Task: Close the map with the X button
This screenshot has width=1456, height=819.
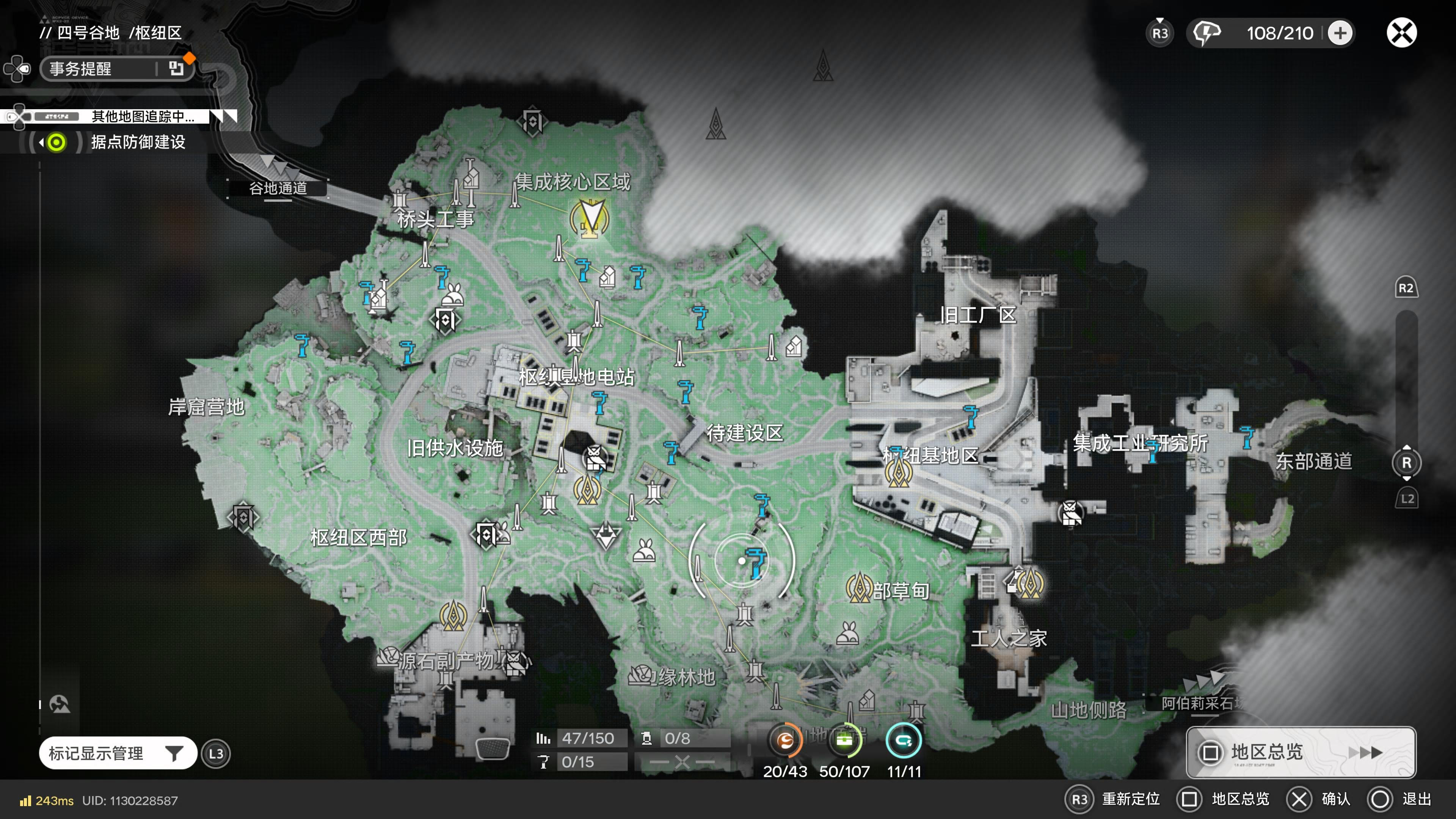Action: (1401, 33)
